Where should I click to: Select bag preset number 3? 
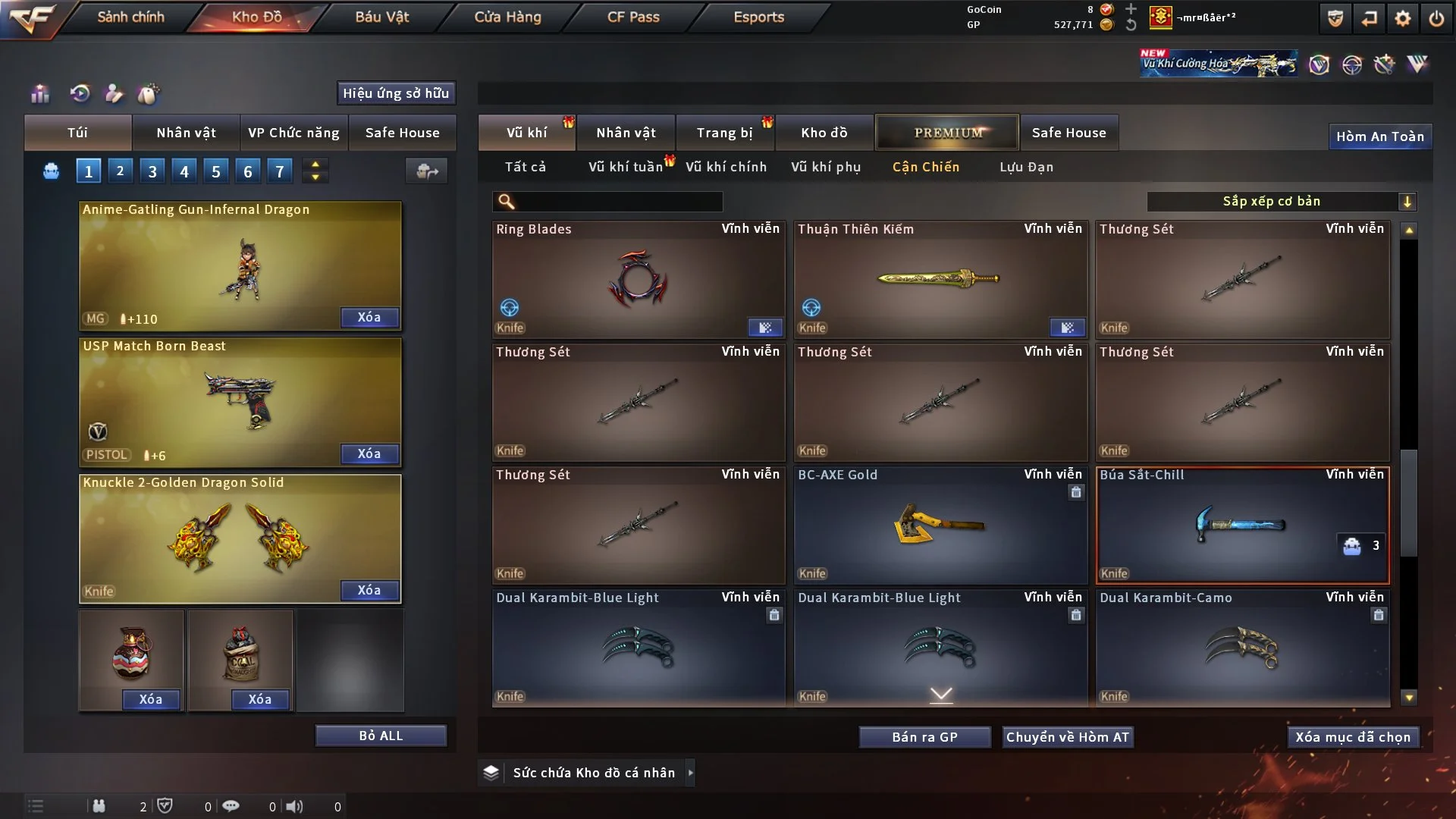[152, 171]
